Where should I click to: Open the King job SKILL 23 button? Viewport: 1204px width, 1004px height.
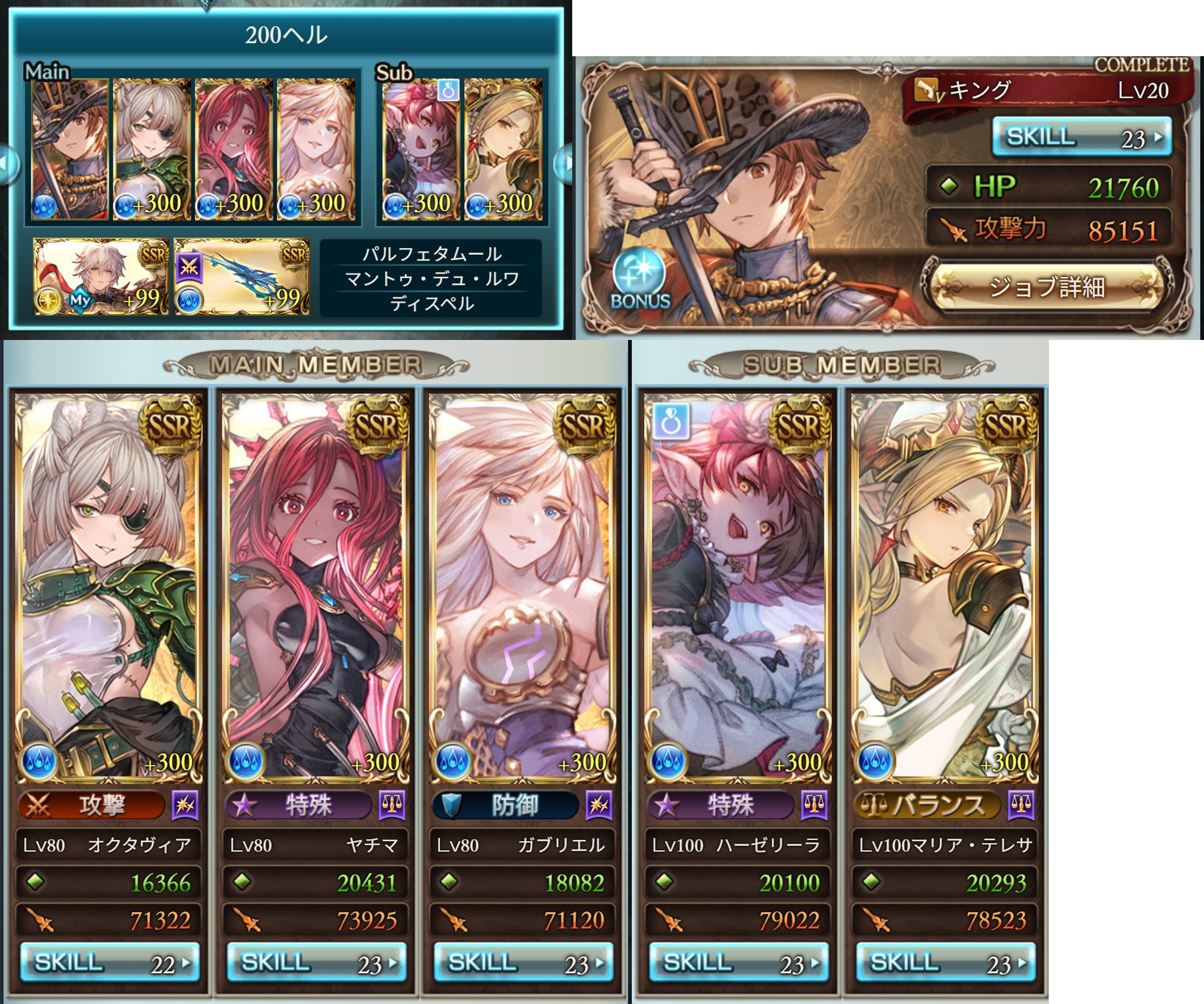pyautogui.click(x=1081, y=137)
